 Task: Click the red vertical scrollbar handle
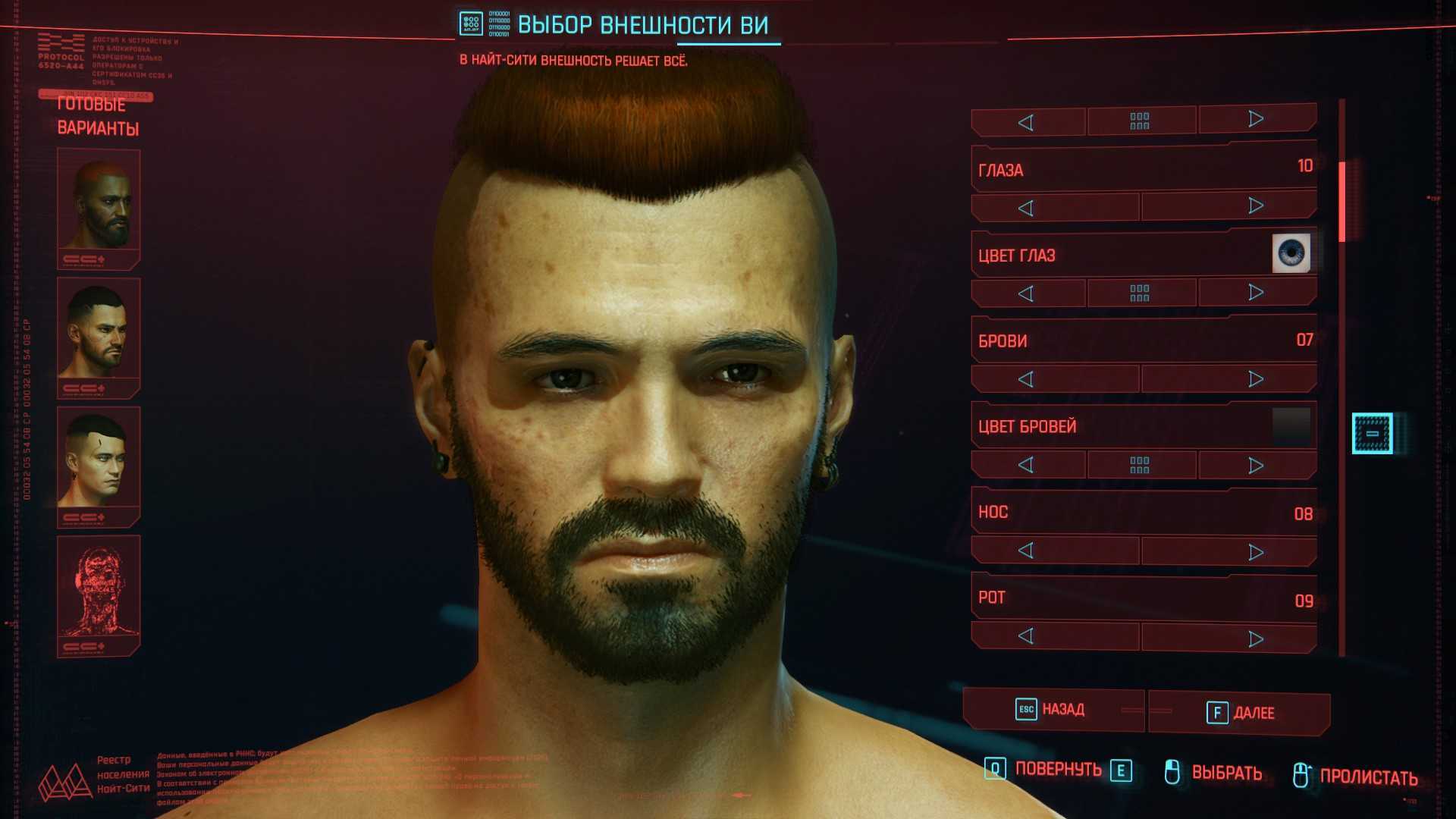1342,202
